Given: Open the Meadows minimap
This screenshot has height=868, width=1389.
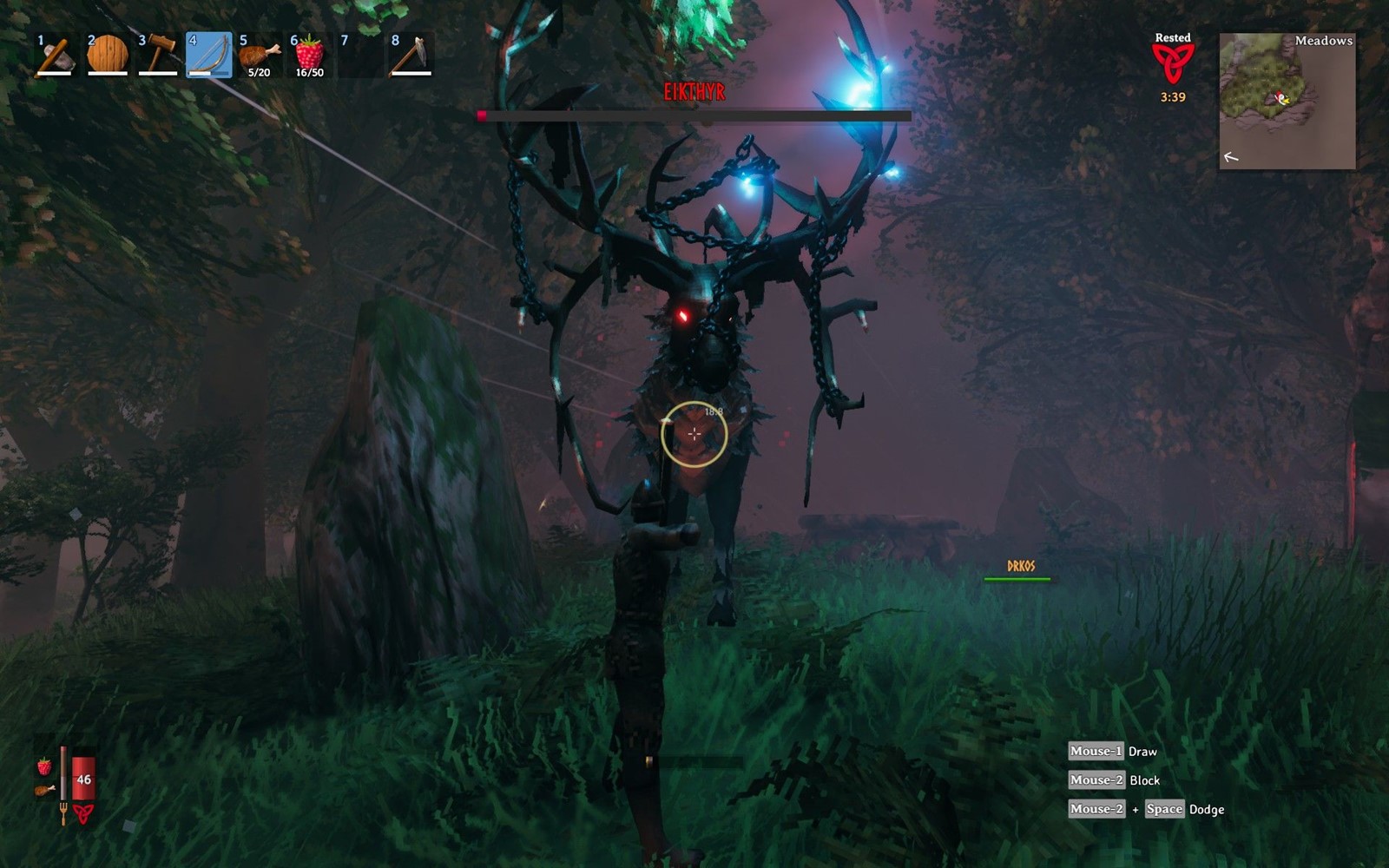Looking at the screenshot, I should (x=1287, y=101).
